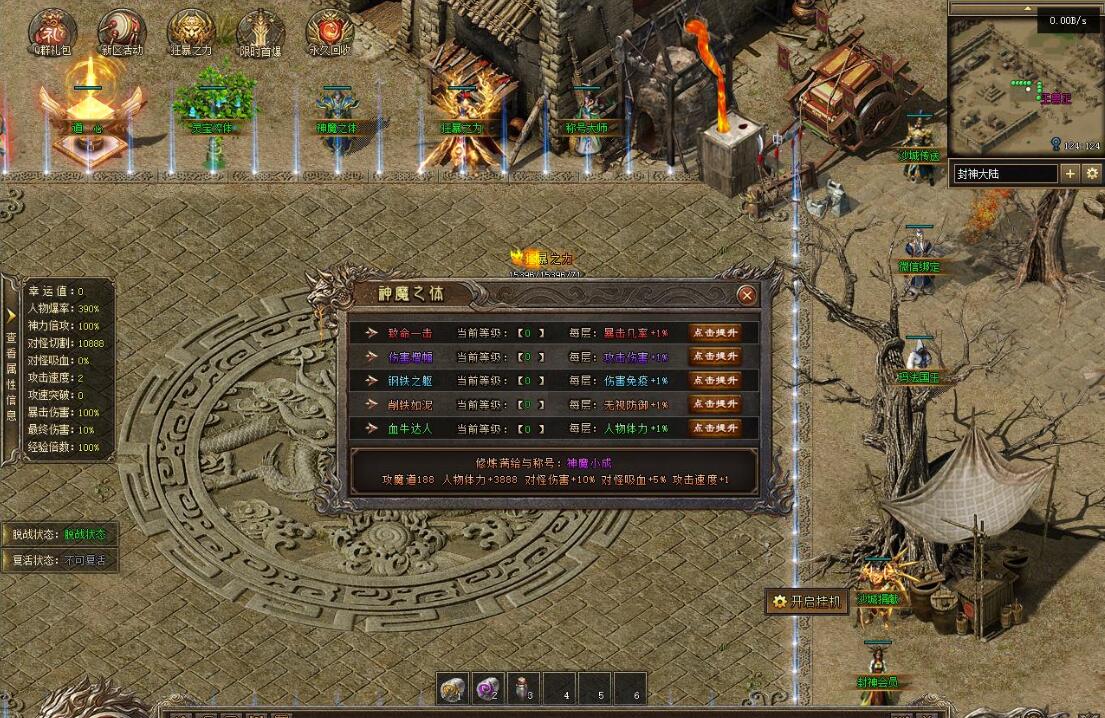Open the 限时首爆 event icon
The height and width of the screenshot is (718, 1105).
click(260, 30)
